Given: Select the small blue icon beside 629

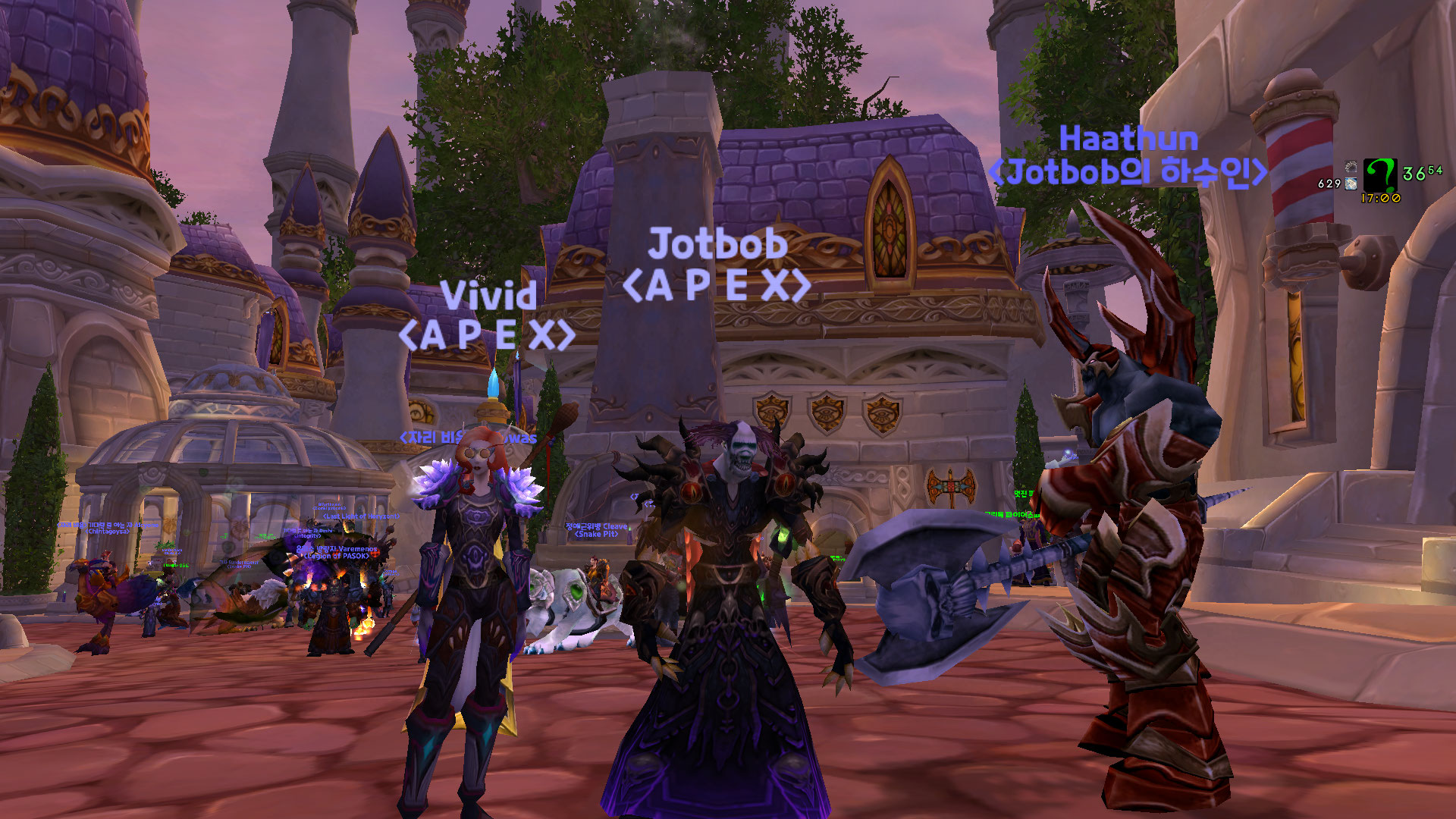Looking at the screenshot, I should point(1351,184).
